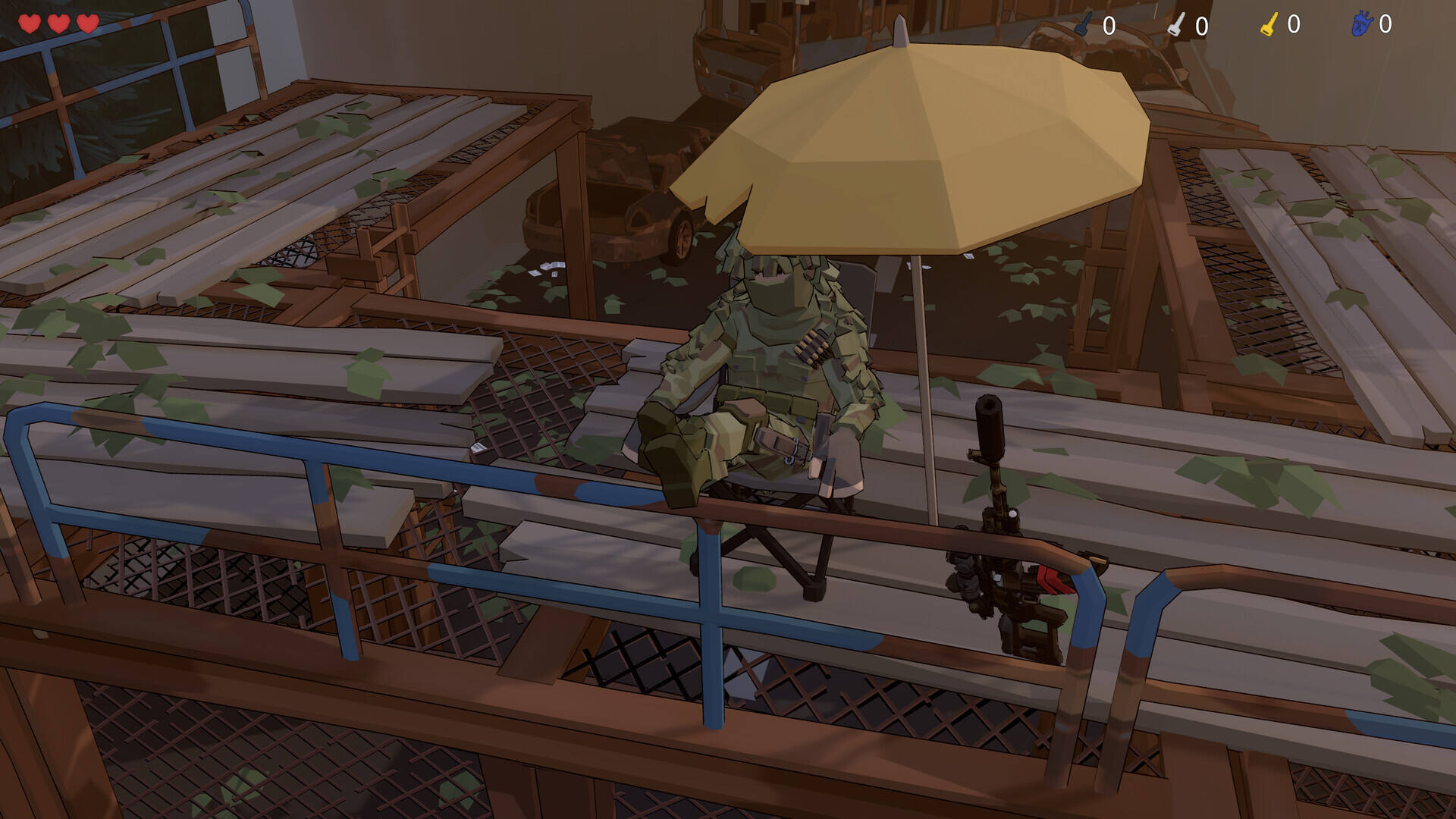Click the dark blue key icon
Screen dimensions: 1456x819
1084,25
